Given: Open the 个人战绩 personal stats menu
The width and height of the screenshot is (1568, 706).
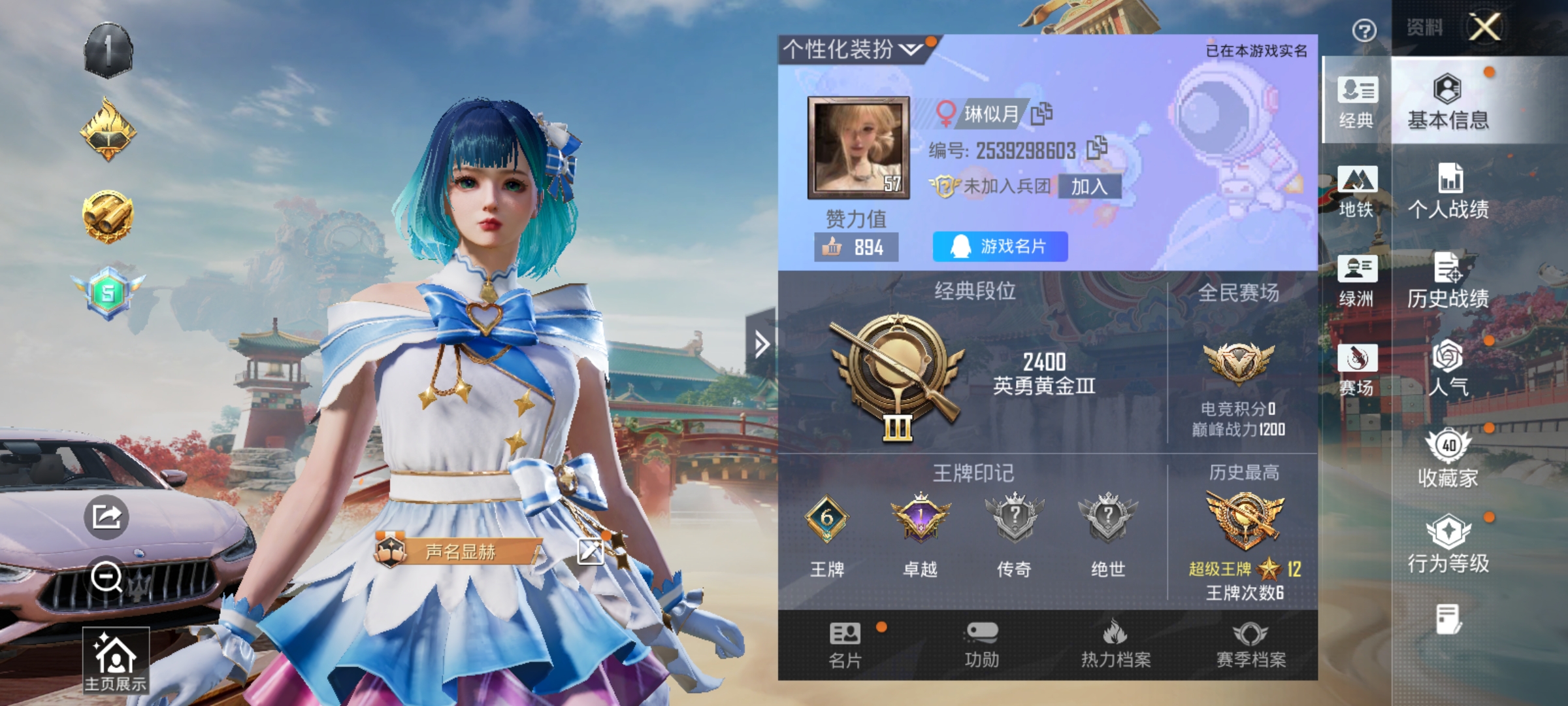Looking at the screenshot, I should pyautogui.click(x=1448, y=191).
